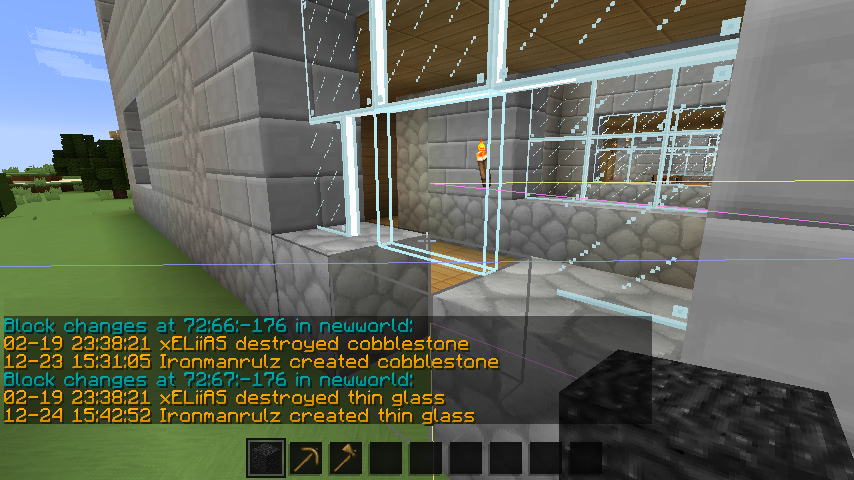Image resolution: width=854 pixels, height=480 pixels.
Task: Select the wooden pickaxe hotbar slot
Action: coord(306,459)
